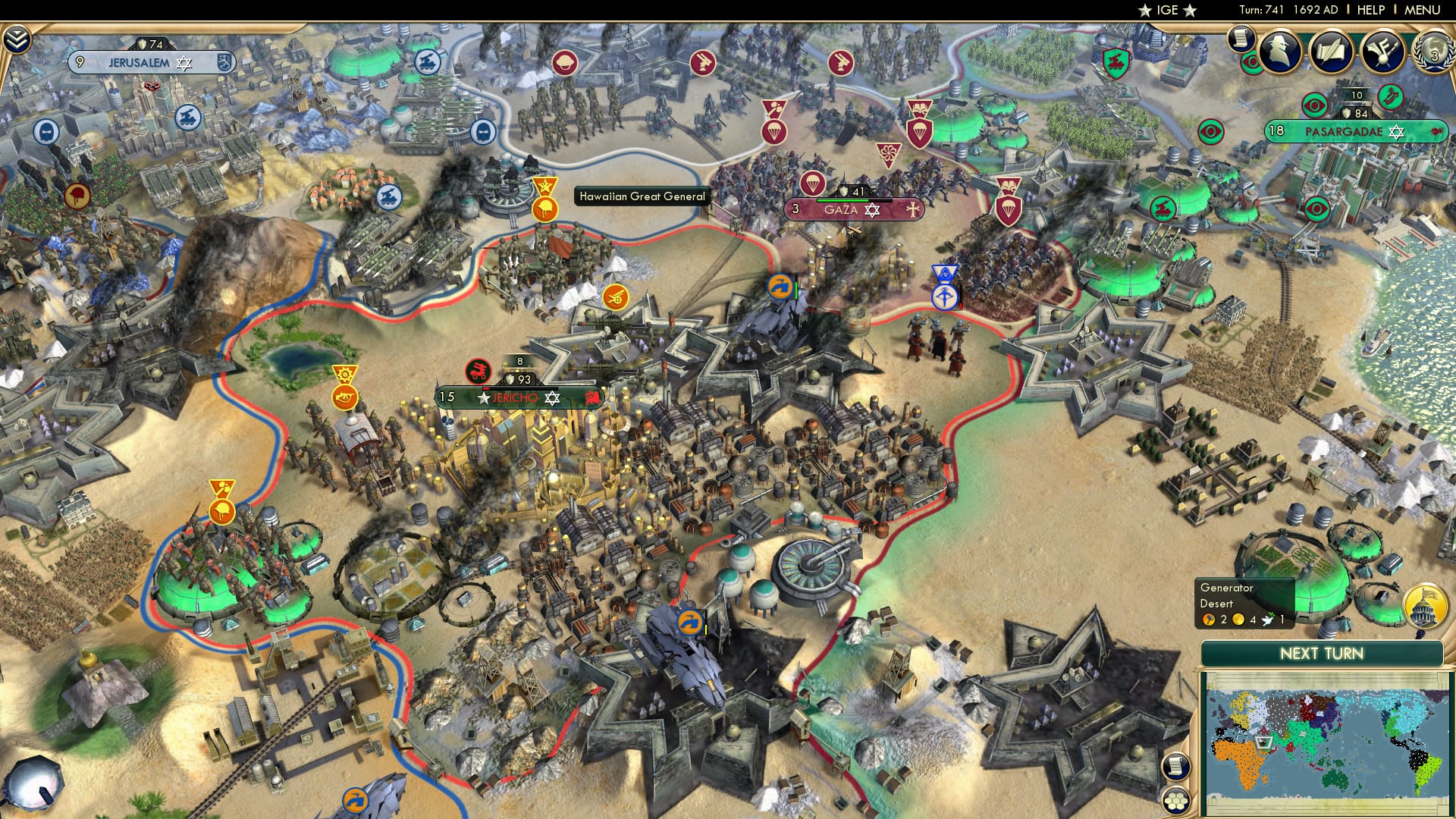The width and height of the screenshot is (1456, 819).
Task: Select a maroon paratrooper unit flag near Gaza
Action: [x=813, y=184]
